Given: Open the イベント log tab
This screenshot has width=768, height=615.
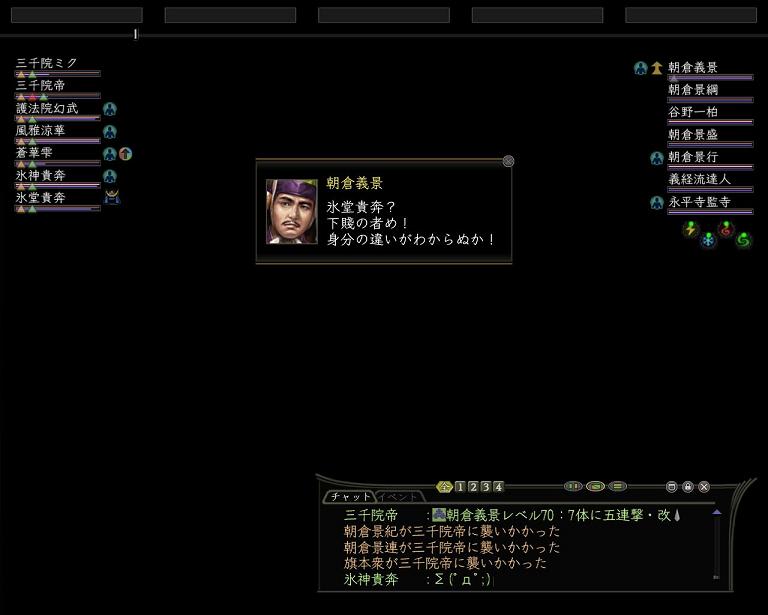Looking at the screenshot, I should tap(399, 497).
